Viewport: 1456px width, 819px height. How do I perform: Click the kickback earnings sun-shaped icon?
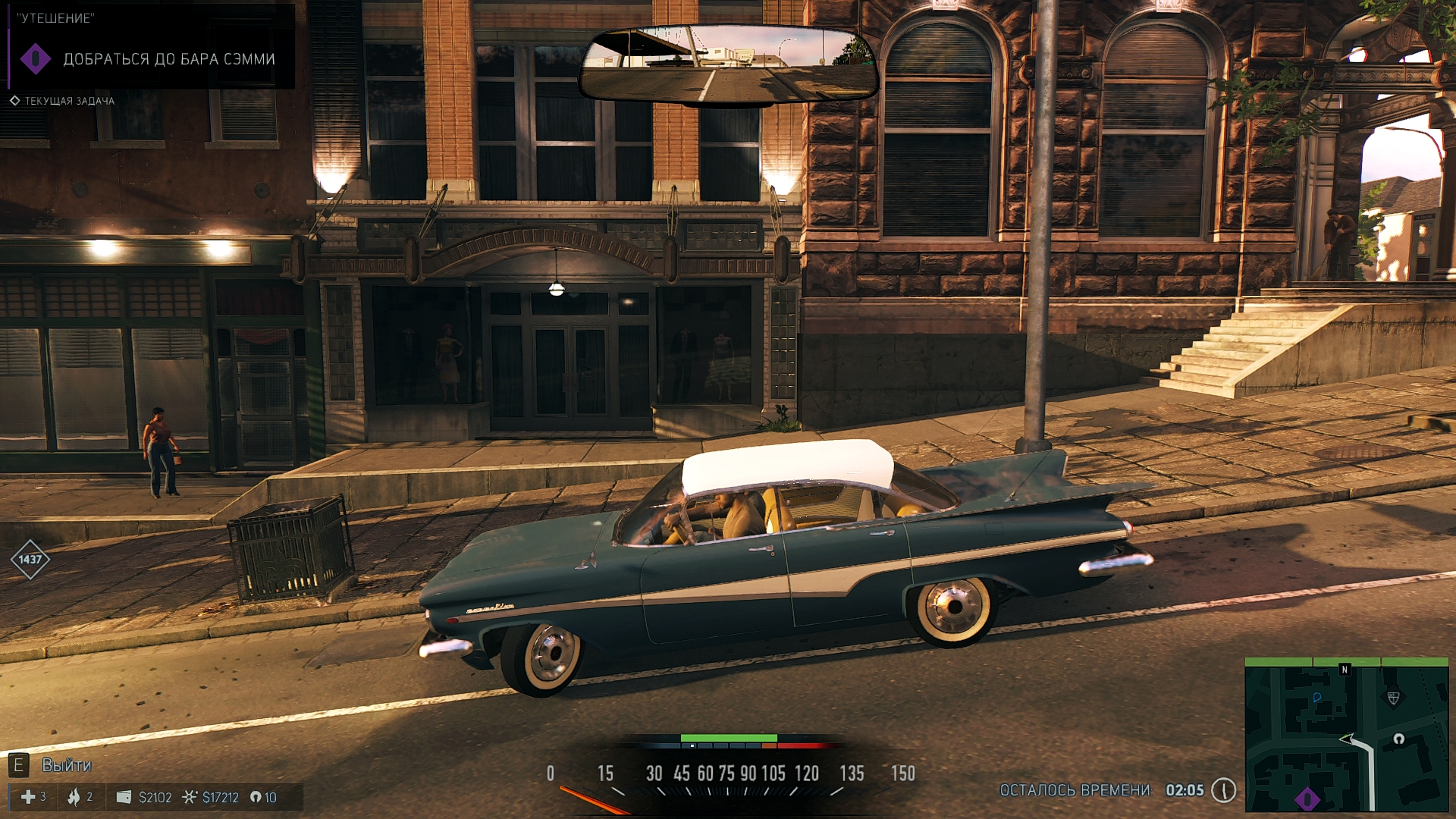(190, 797)
